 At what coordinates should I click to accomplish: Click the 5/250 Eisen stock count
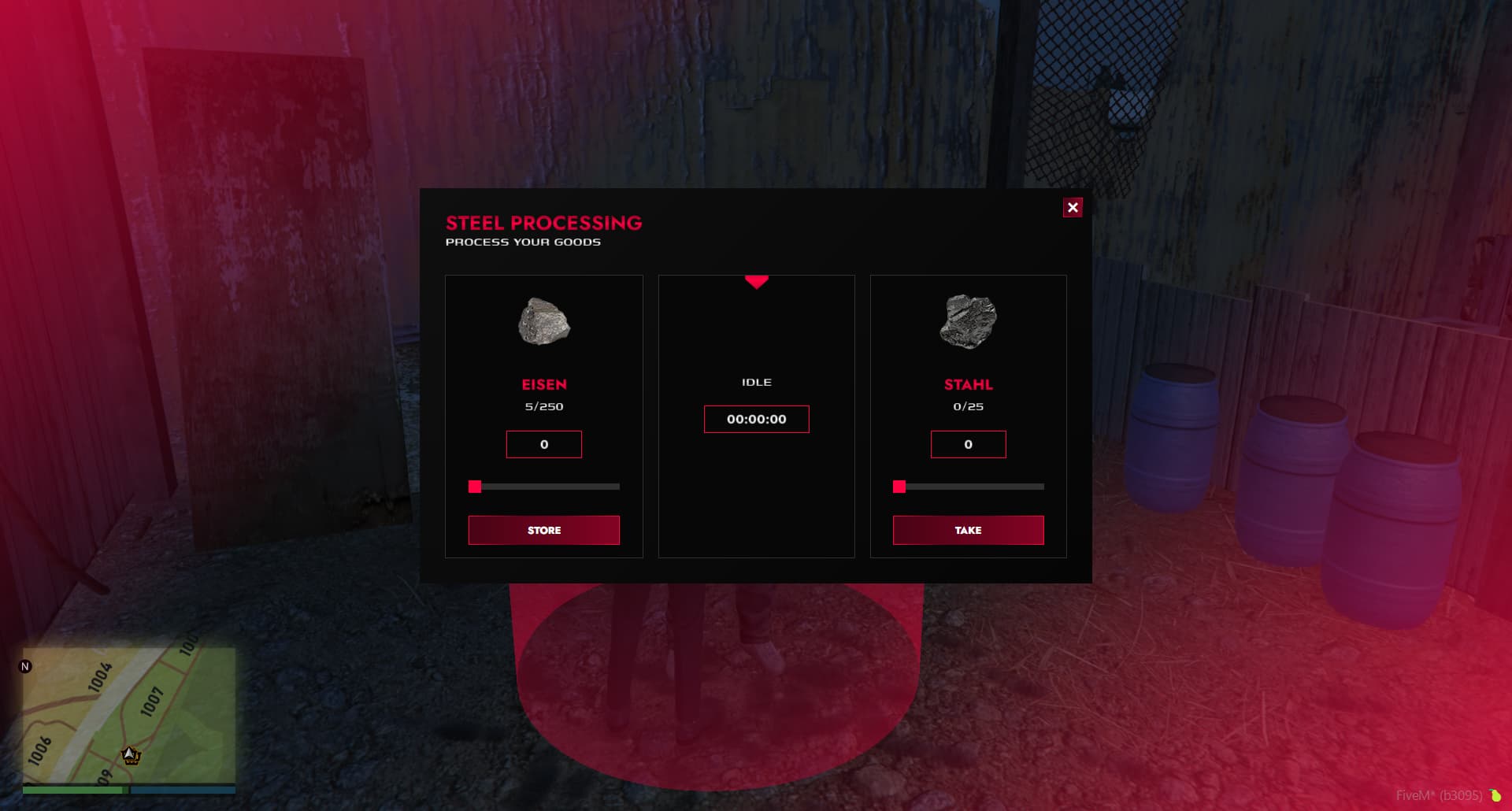tap(543, 406)
